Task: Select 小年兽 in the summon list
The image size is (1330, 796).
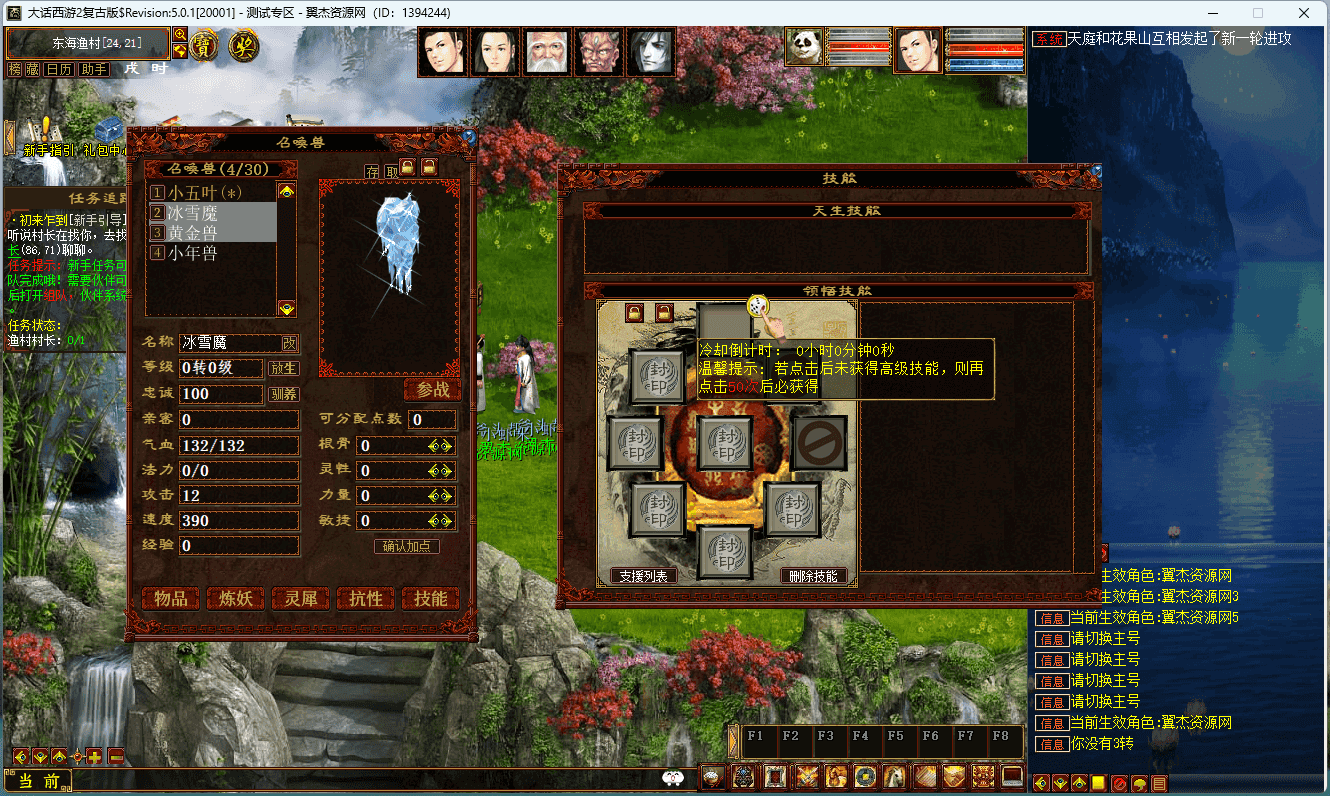Action: (x=193, y=253)
